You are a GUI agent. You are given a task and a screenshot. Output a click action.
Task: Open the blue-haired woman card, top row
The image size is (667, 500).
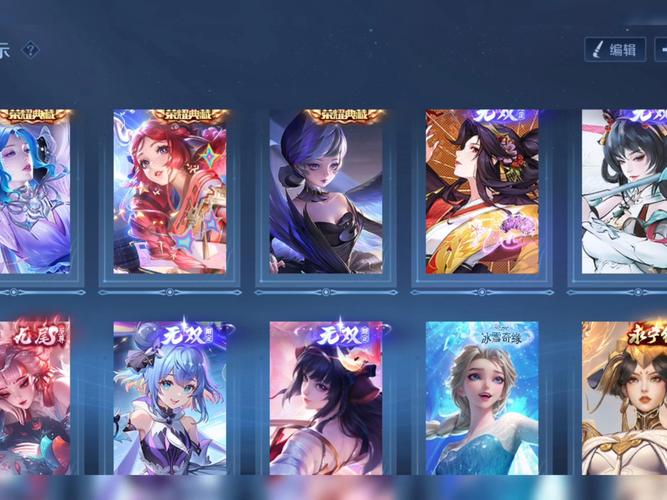[x=35, y=192]
